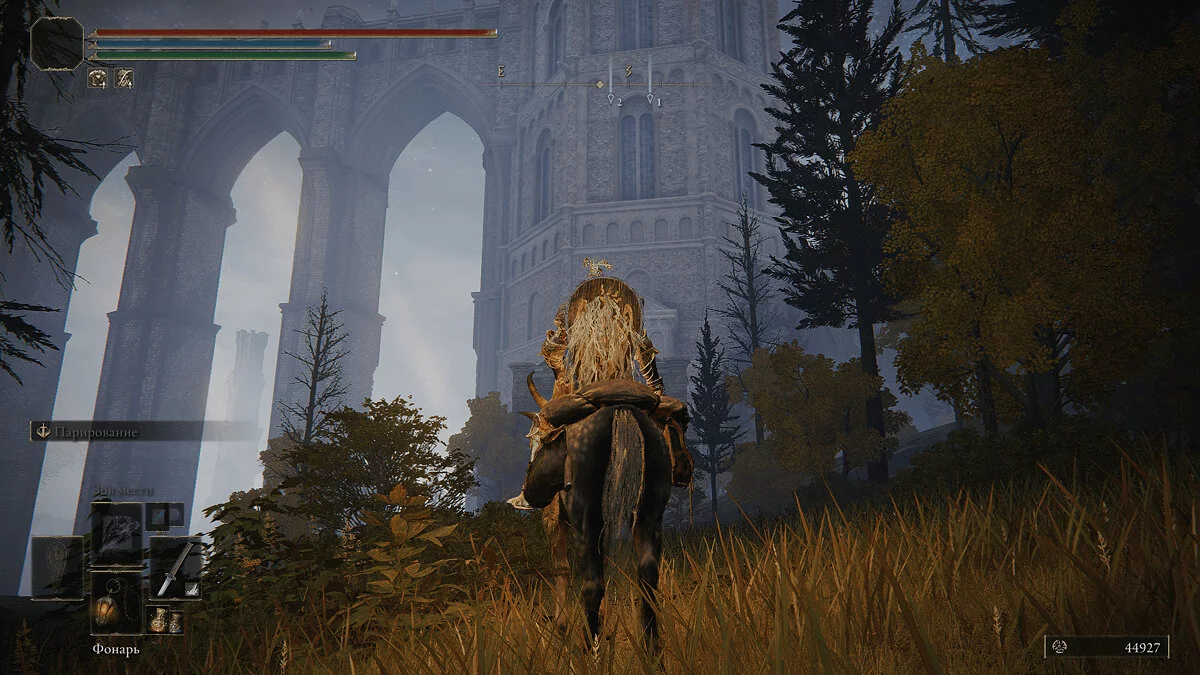Viewport: 1200px width, 675px height.
Task: Select the first buff status icon
Action: (98, 77)
